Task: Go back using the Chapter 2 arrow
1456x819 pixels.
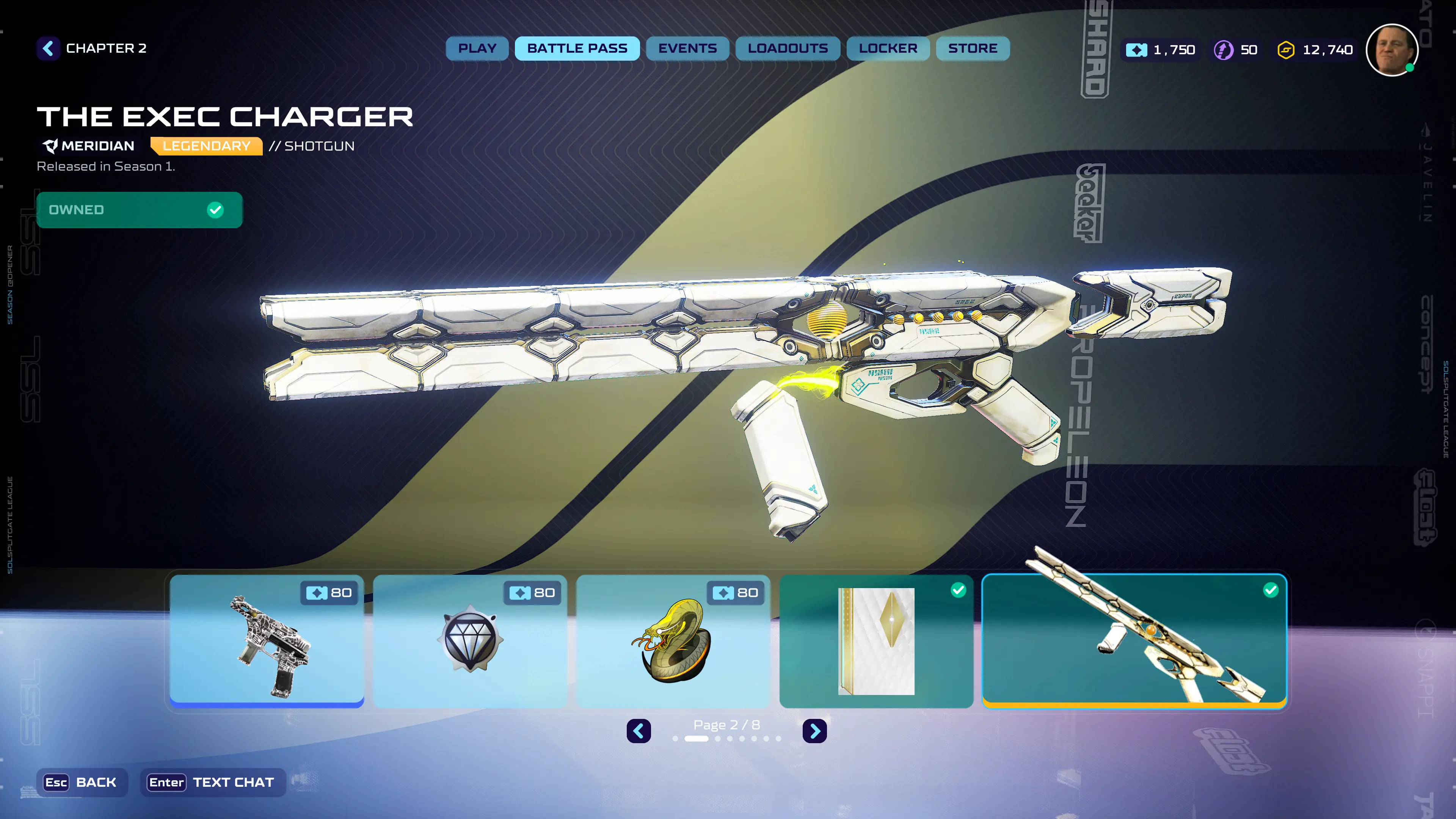Action: point(49,49)
